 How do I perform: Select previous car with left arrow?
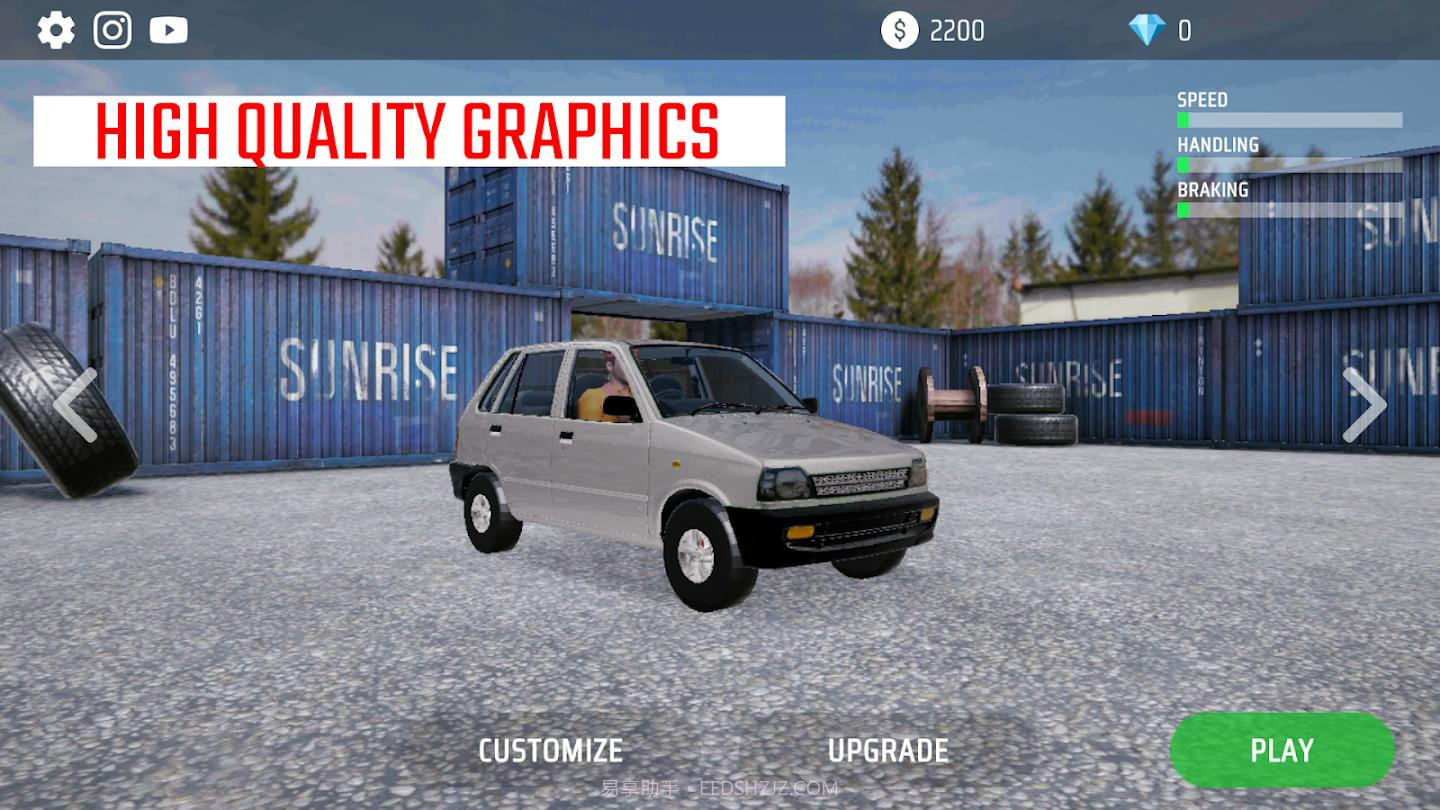(75, 405)
